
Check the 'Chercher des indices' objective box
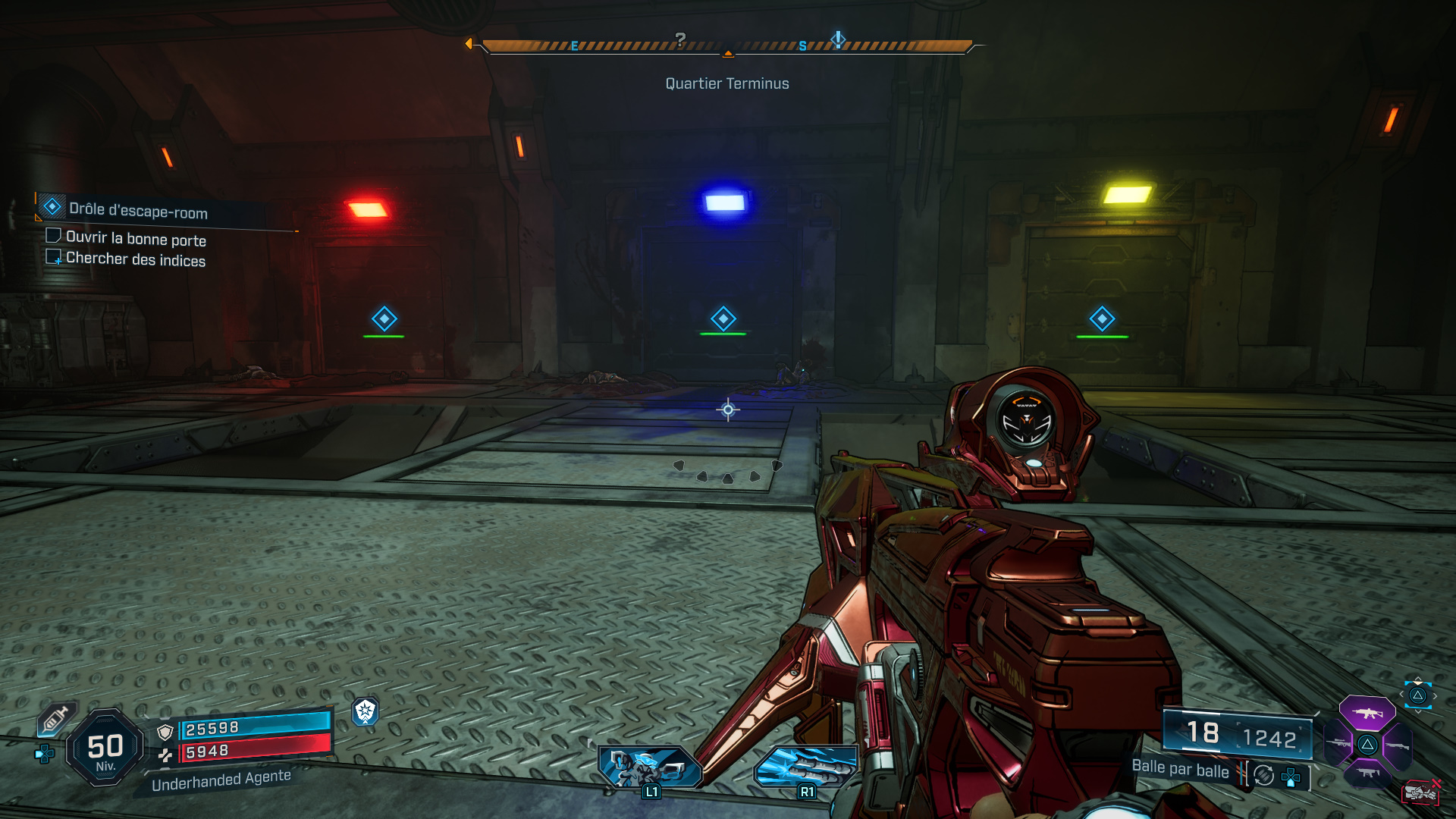[55, 258]
